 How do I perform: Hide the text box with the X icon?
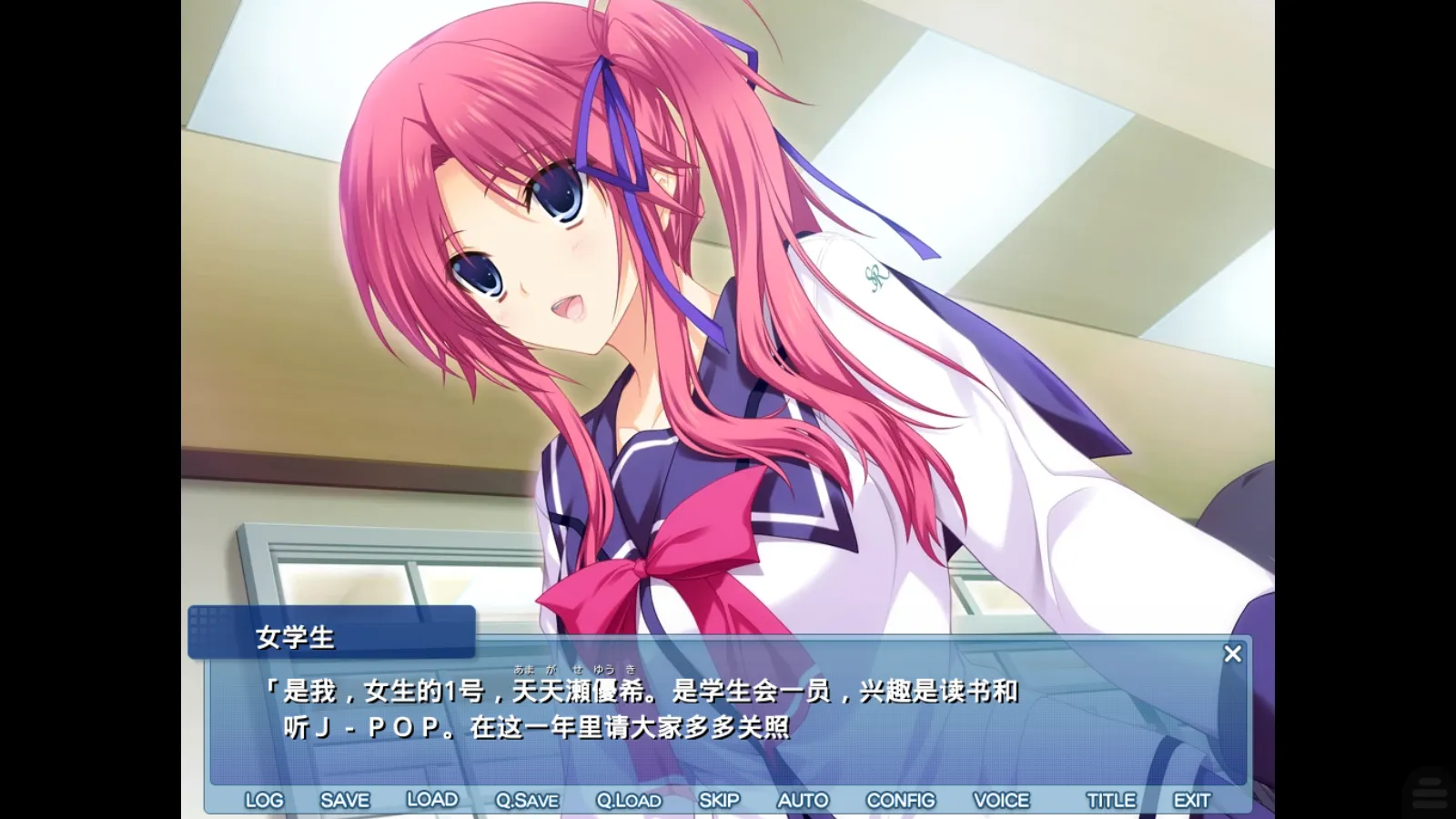pos(1233,653)
